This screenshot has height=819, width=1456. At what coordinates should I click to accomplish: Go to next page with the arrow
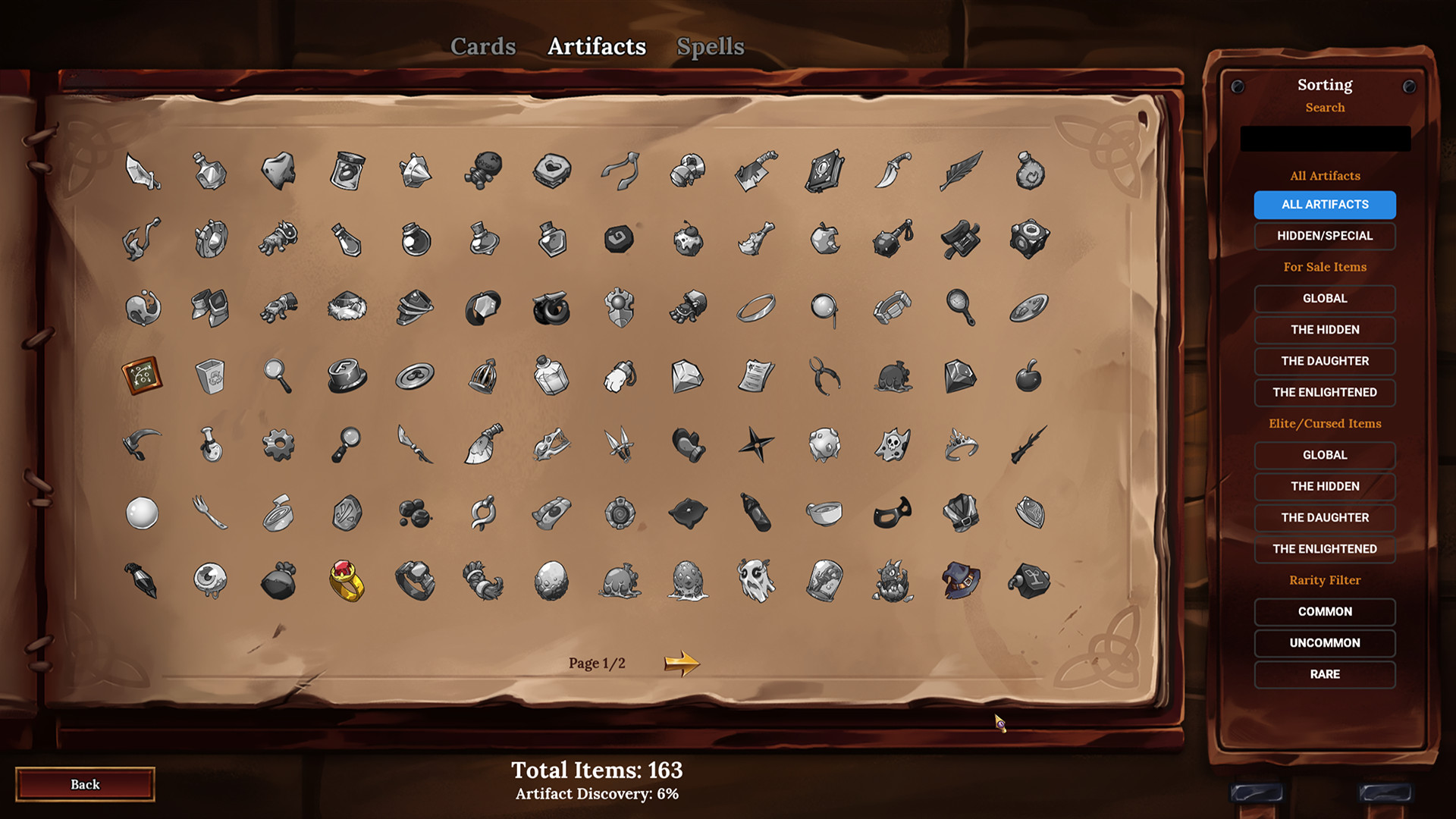pos(681,661)
